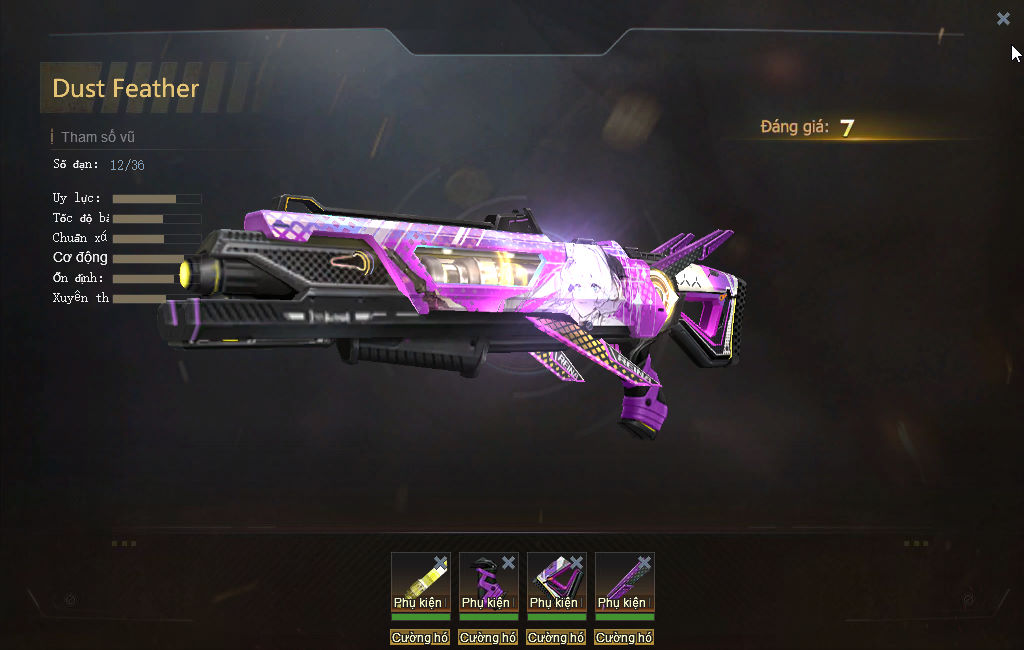Screen dimensions: 1024x650
Task: Click Cường hóa under the yellow barrel accessory
Action: [x=420, y=637]
